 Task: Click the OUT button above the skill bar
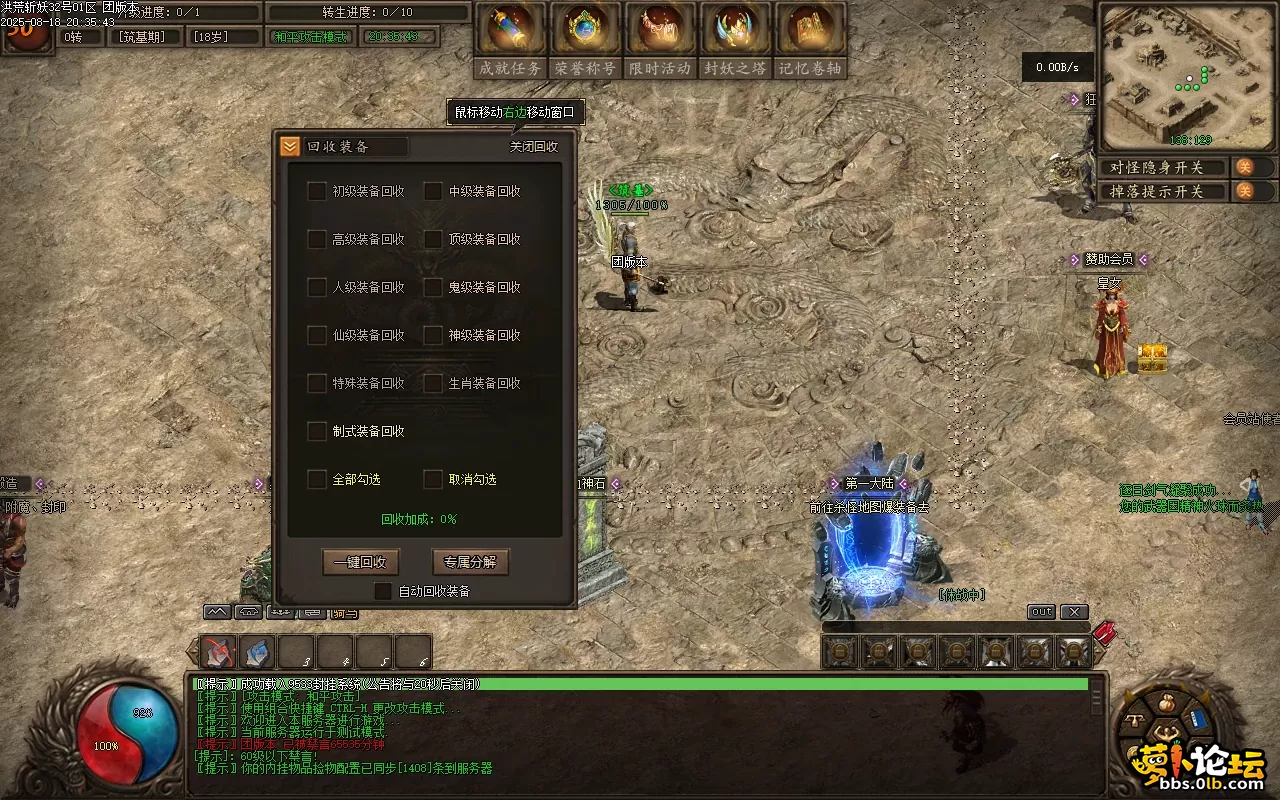[x=1041, y=612]
